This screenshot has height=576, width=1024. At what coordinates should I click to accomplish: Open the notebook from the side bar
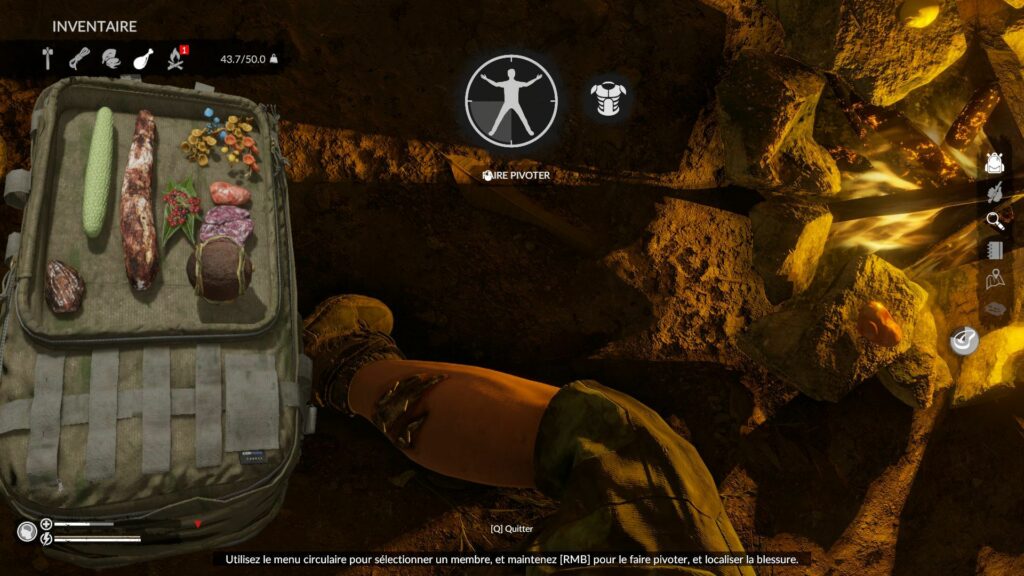[994, 250]
